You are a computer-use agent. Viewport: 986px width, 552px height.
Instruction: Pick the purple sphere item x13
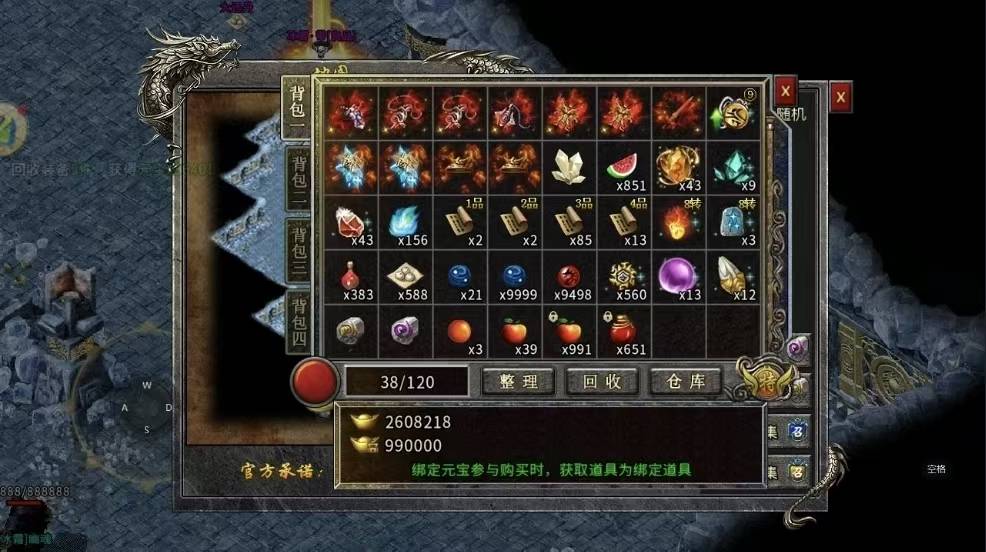click(x=679, y=276)
